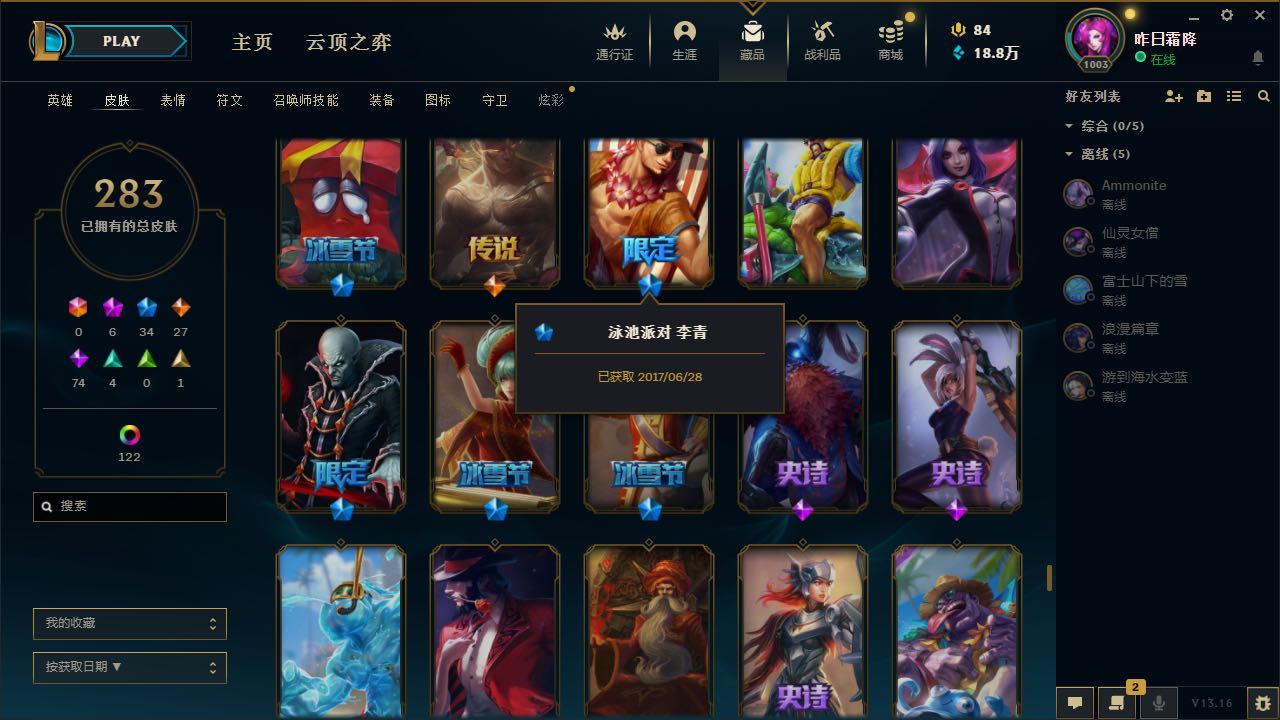The width and height of the screenshot is (1280, 720).
Task: Click the blue essence currency icon
Action: (x=957, y=53)
